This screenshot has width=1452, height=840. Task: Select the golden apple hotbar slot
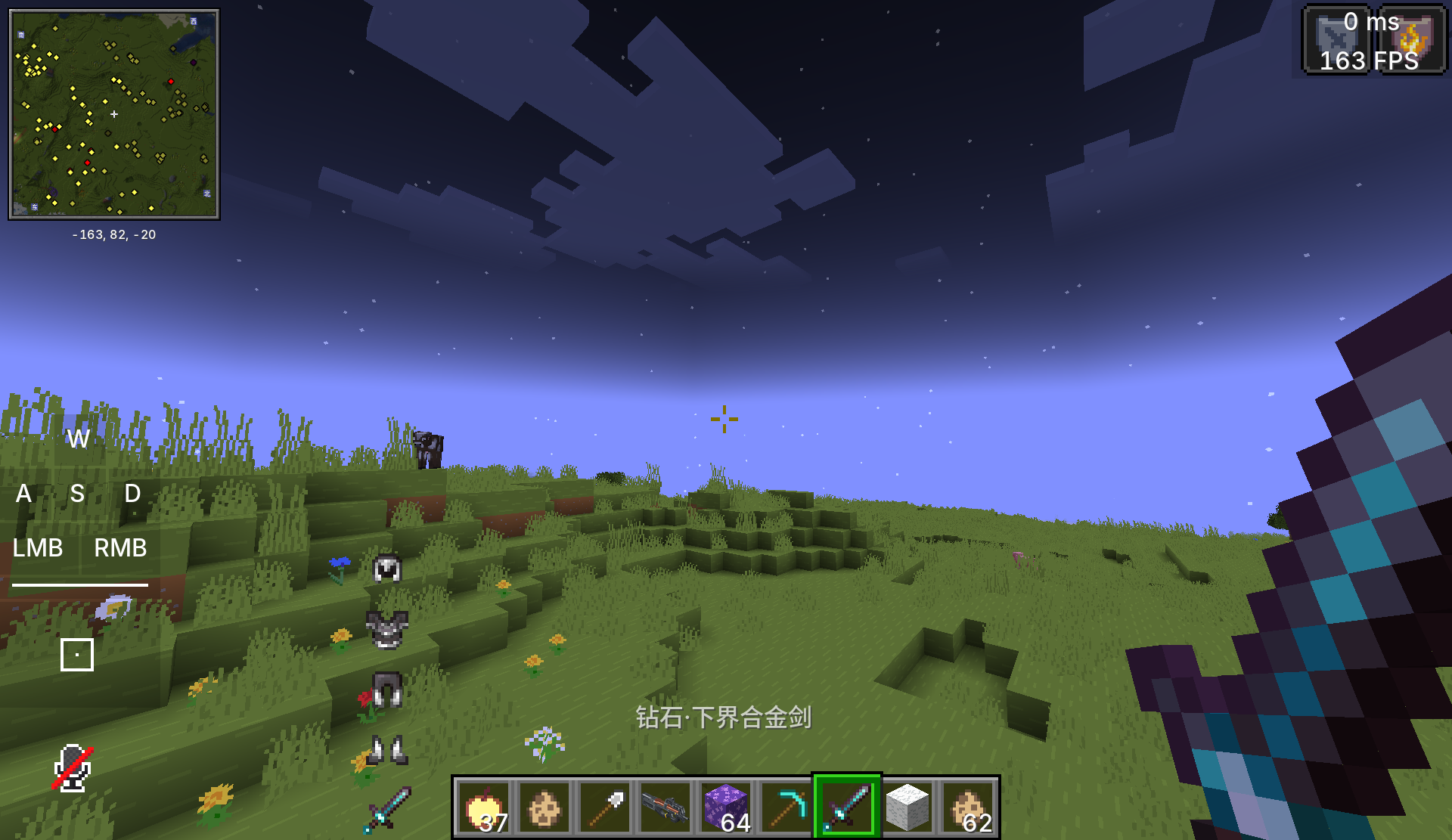484,807
